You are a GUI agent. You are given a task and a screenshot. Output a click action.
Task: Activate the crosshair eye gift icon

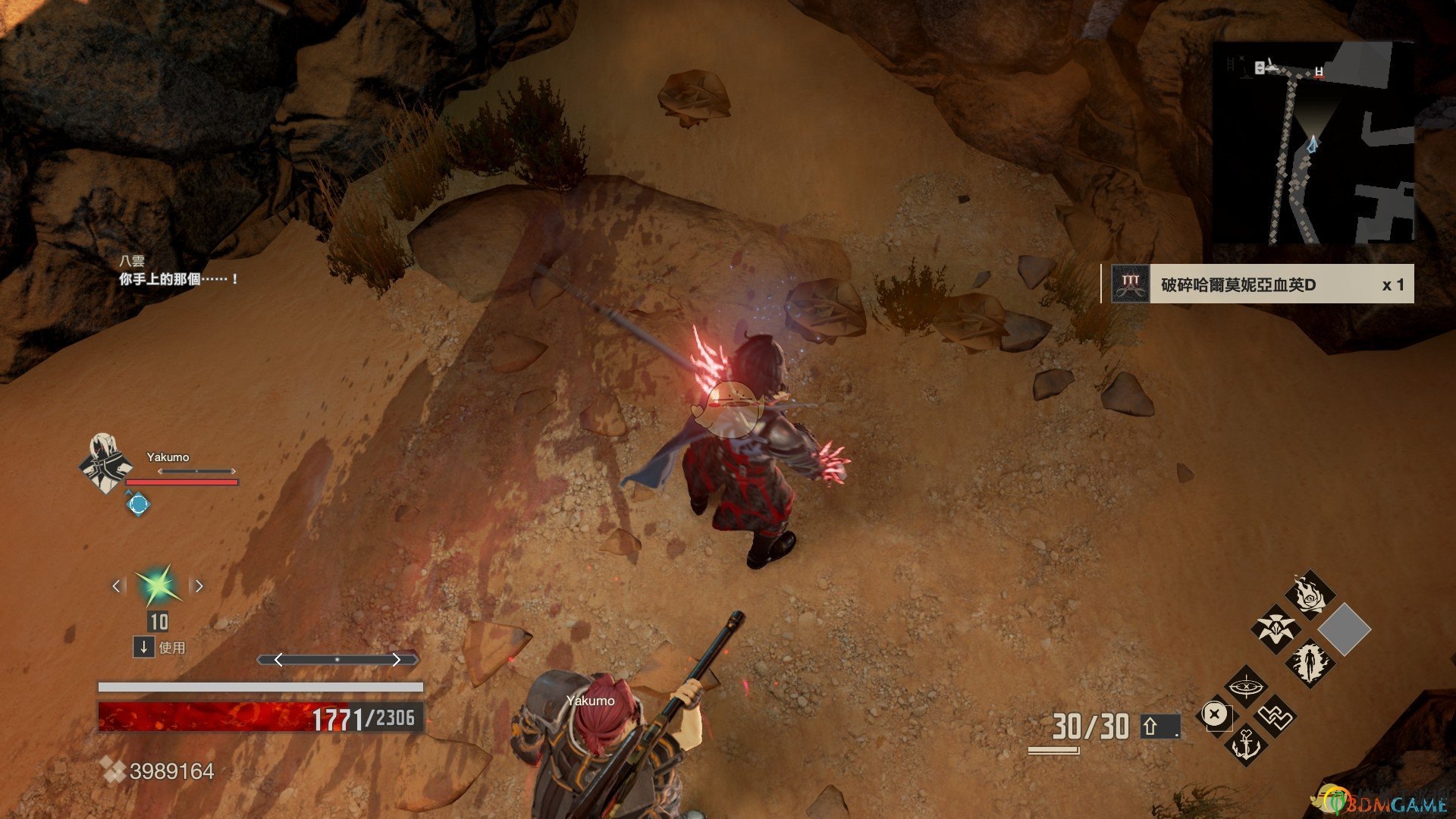pyautogui.click(x=1246, y=687)
